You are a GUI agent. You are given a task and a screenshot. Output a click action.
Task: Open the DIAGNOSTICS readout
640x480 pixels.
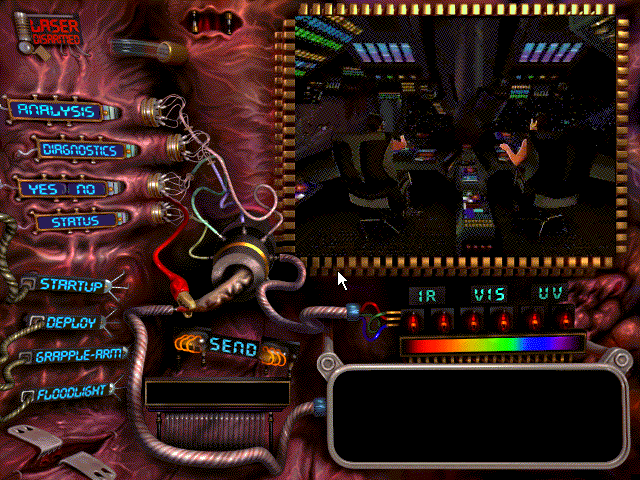79,151
